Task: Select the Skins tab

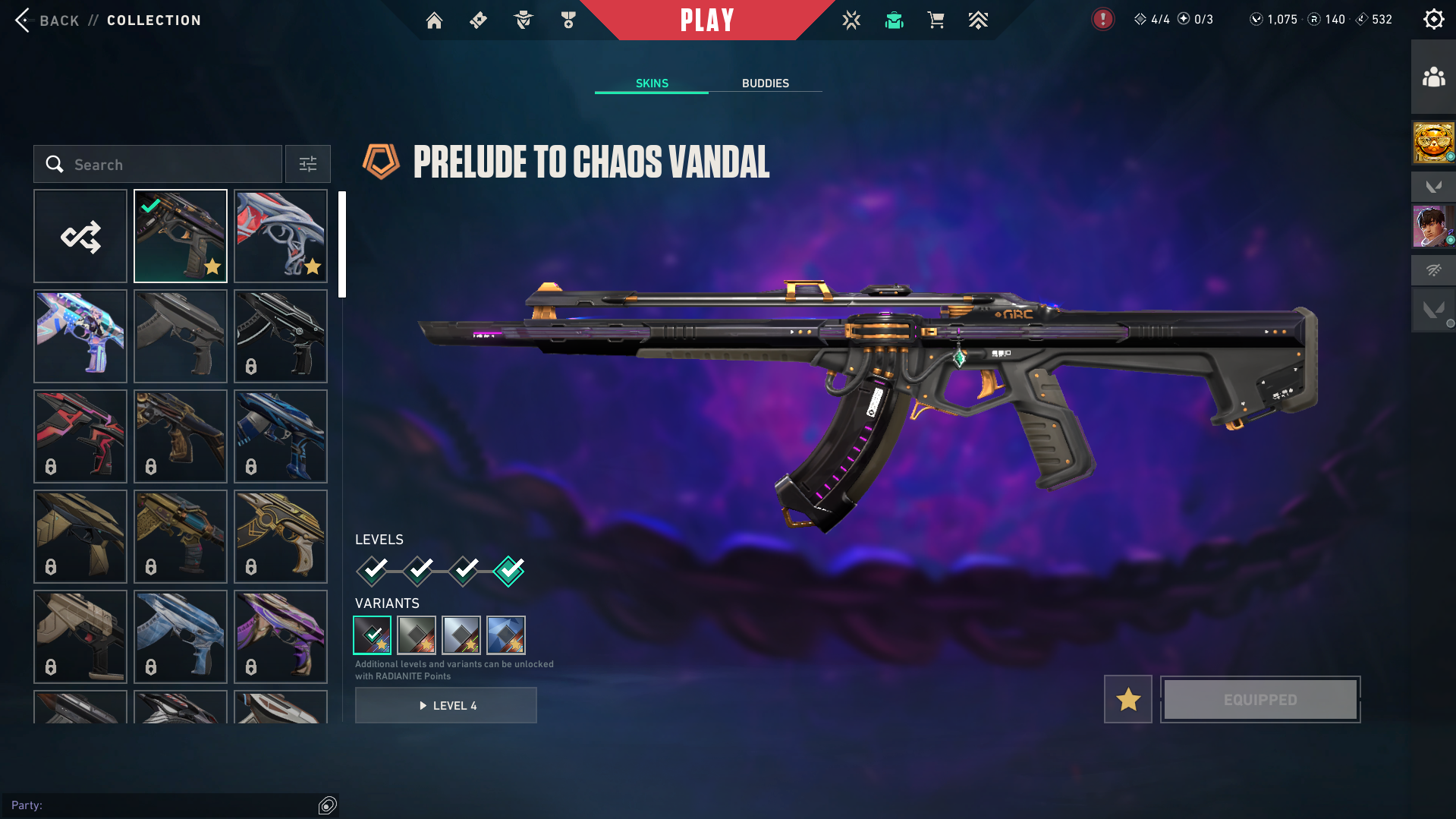Action: click(x=652, y=83)
